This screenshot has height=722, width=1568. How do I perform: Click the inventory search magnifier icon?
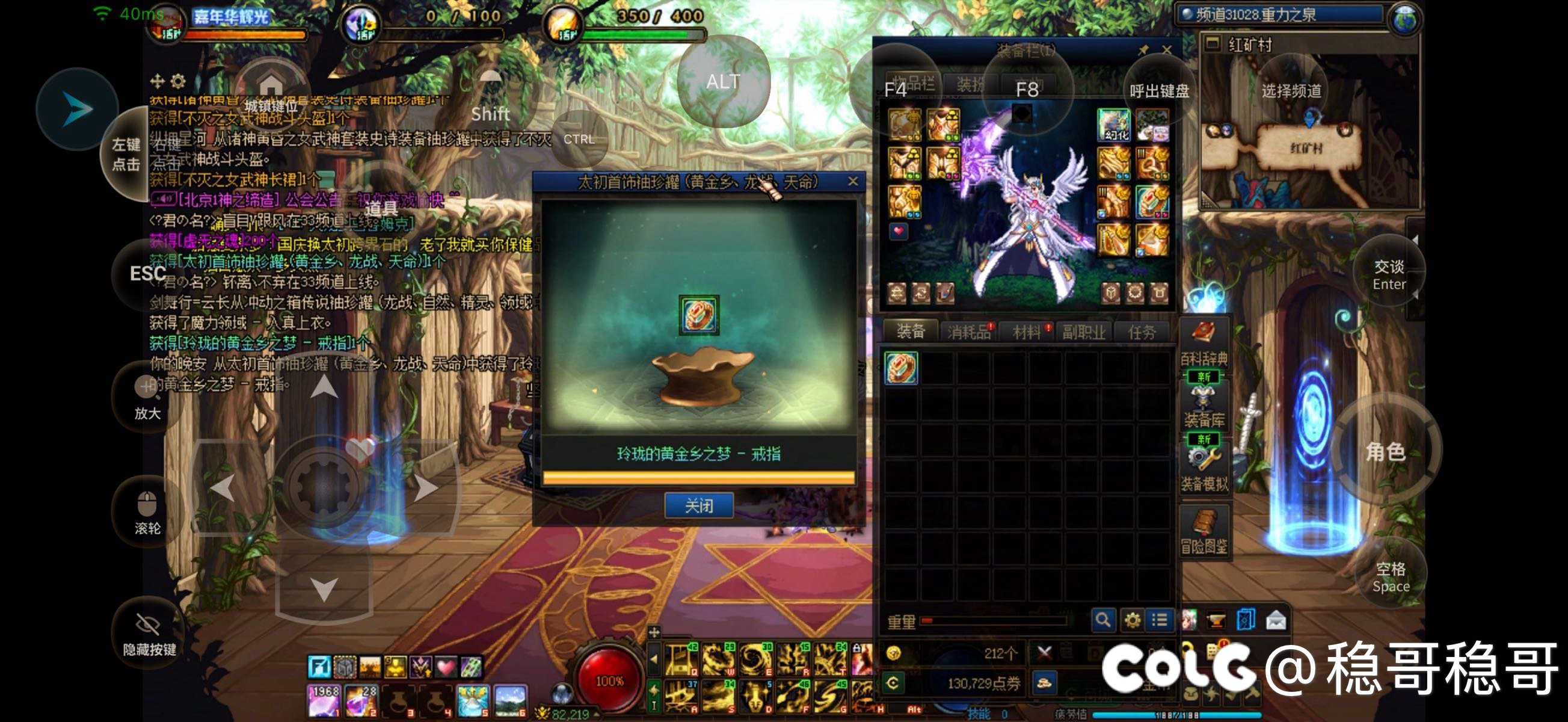(1102, 620)
